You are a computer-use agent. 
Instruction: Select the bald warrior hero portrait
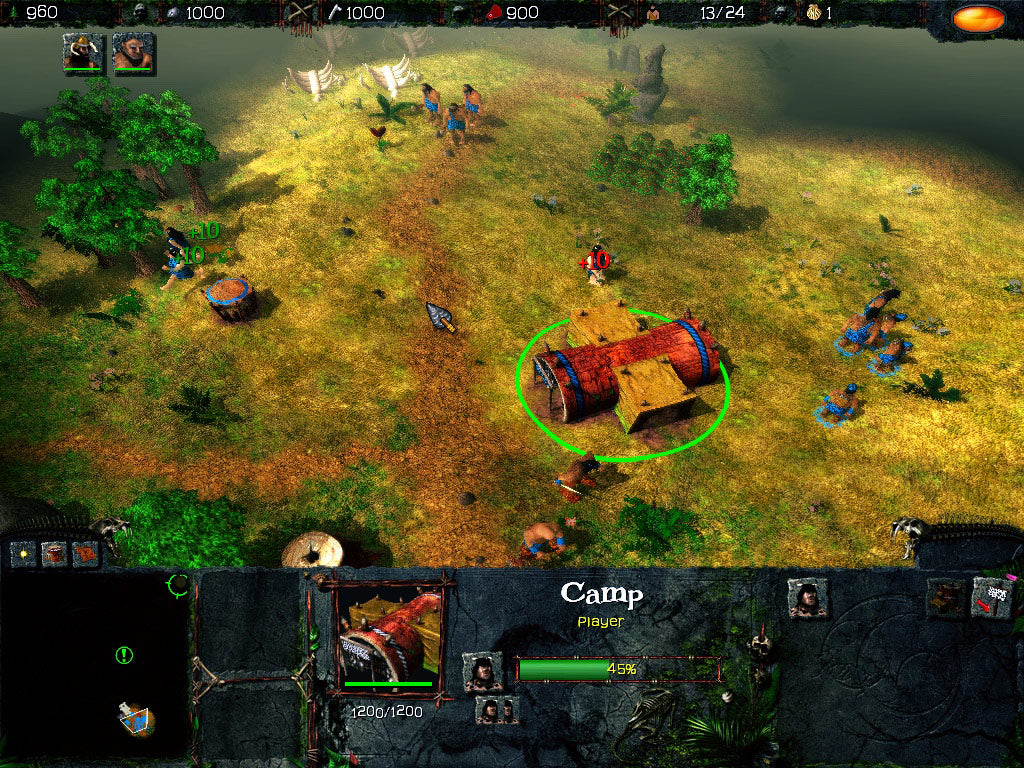[x=131, y=52]
